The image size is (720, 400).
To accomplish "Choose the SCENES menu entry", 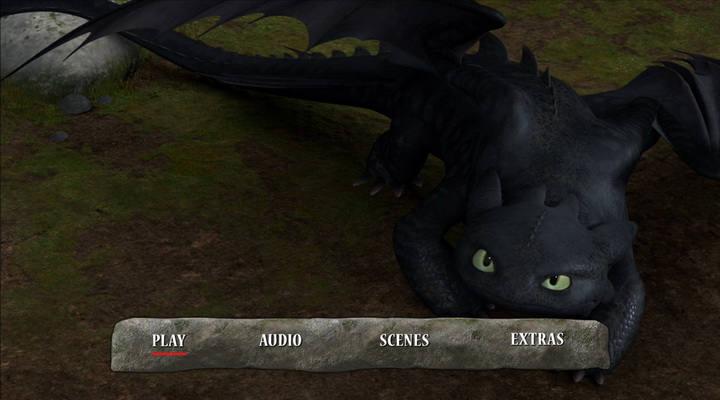I will [x=404, y=340].
